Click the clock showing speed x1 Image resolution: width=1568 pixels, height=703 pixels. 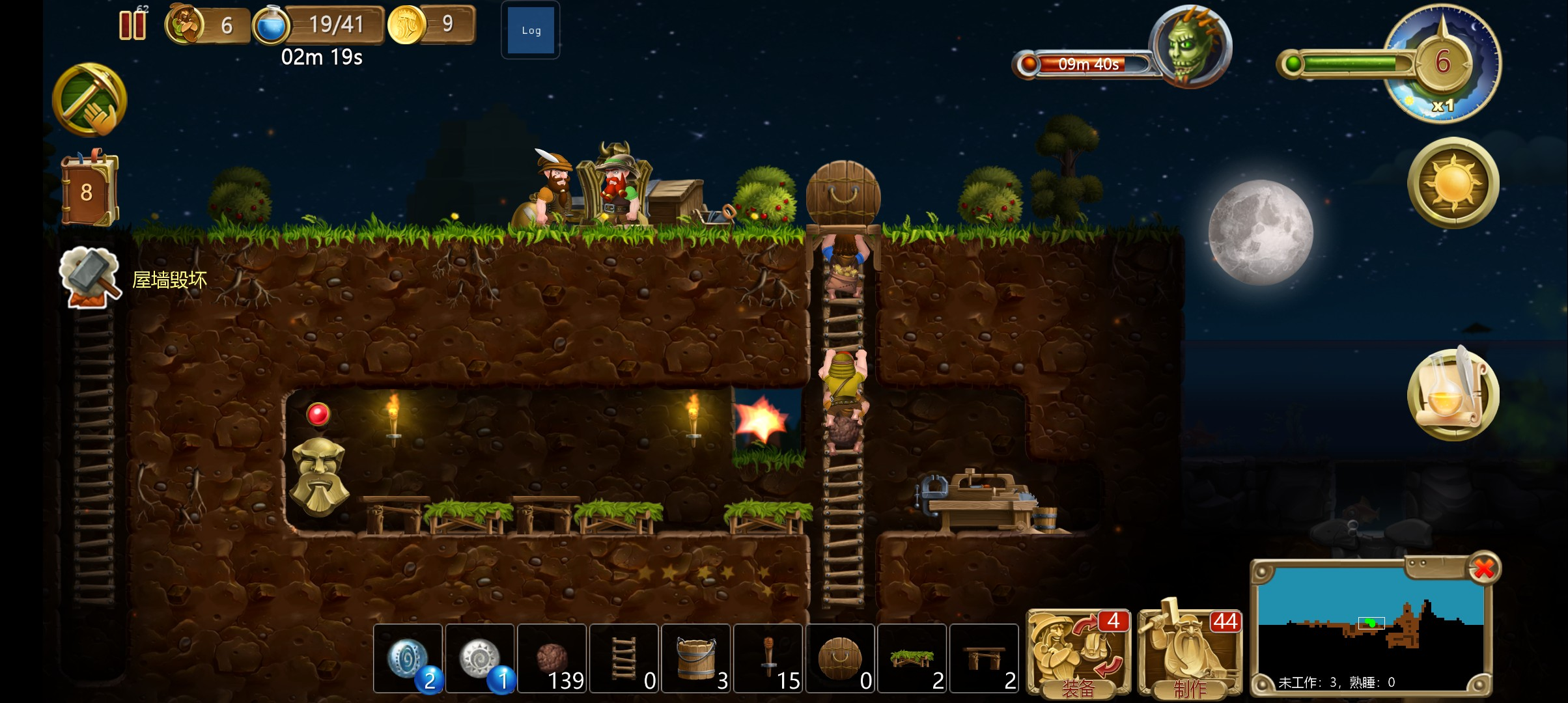click(x=1443, y=64)
